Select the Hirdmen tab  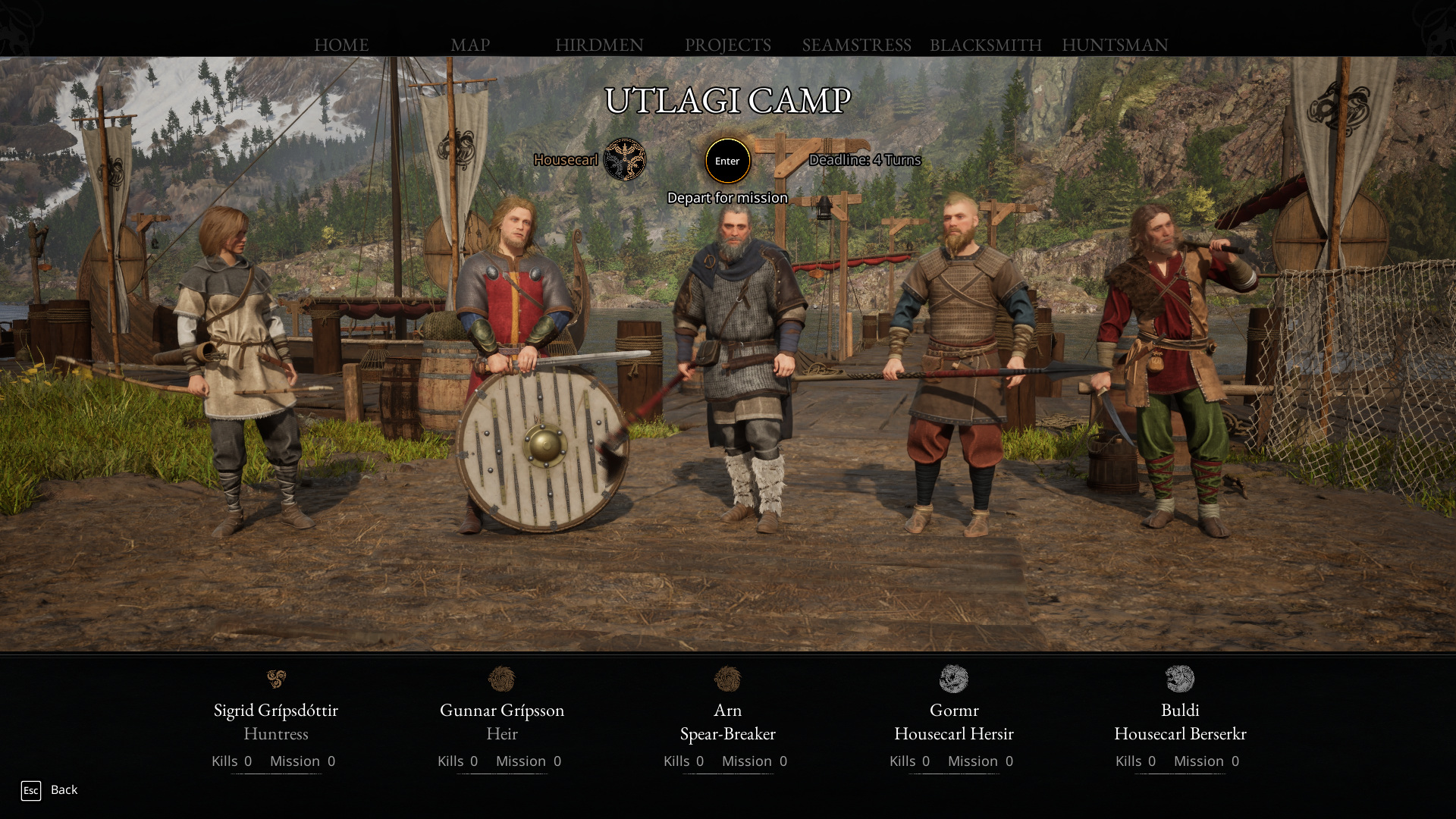599,45
